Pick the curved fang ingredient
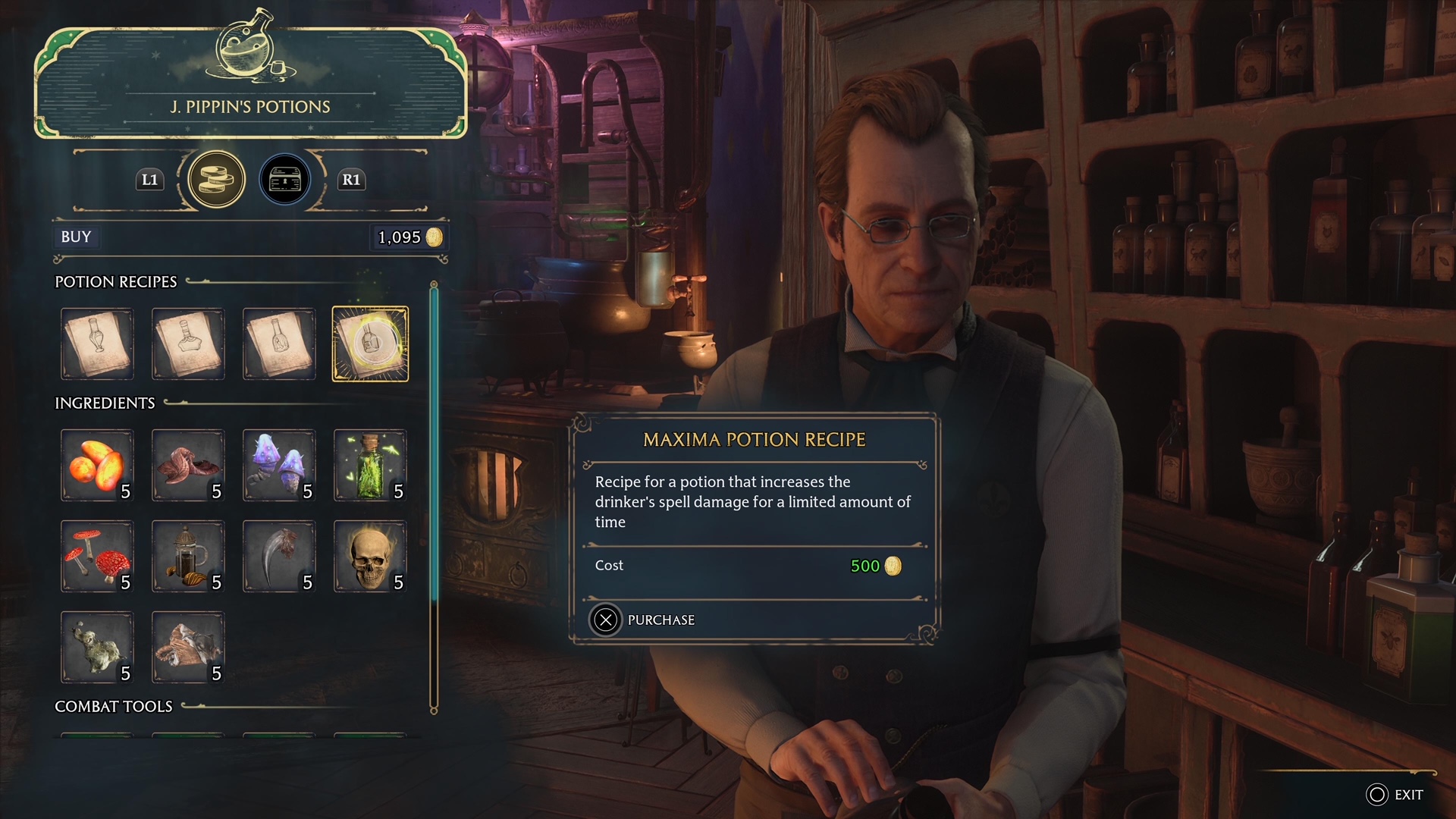 coord(279,556)
